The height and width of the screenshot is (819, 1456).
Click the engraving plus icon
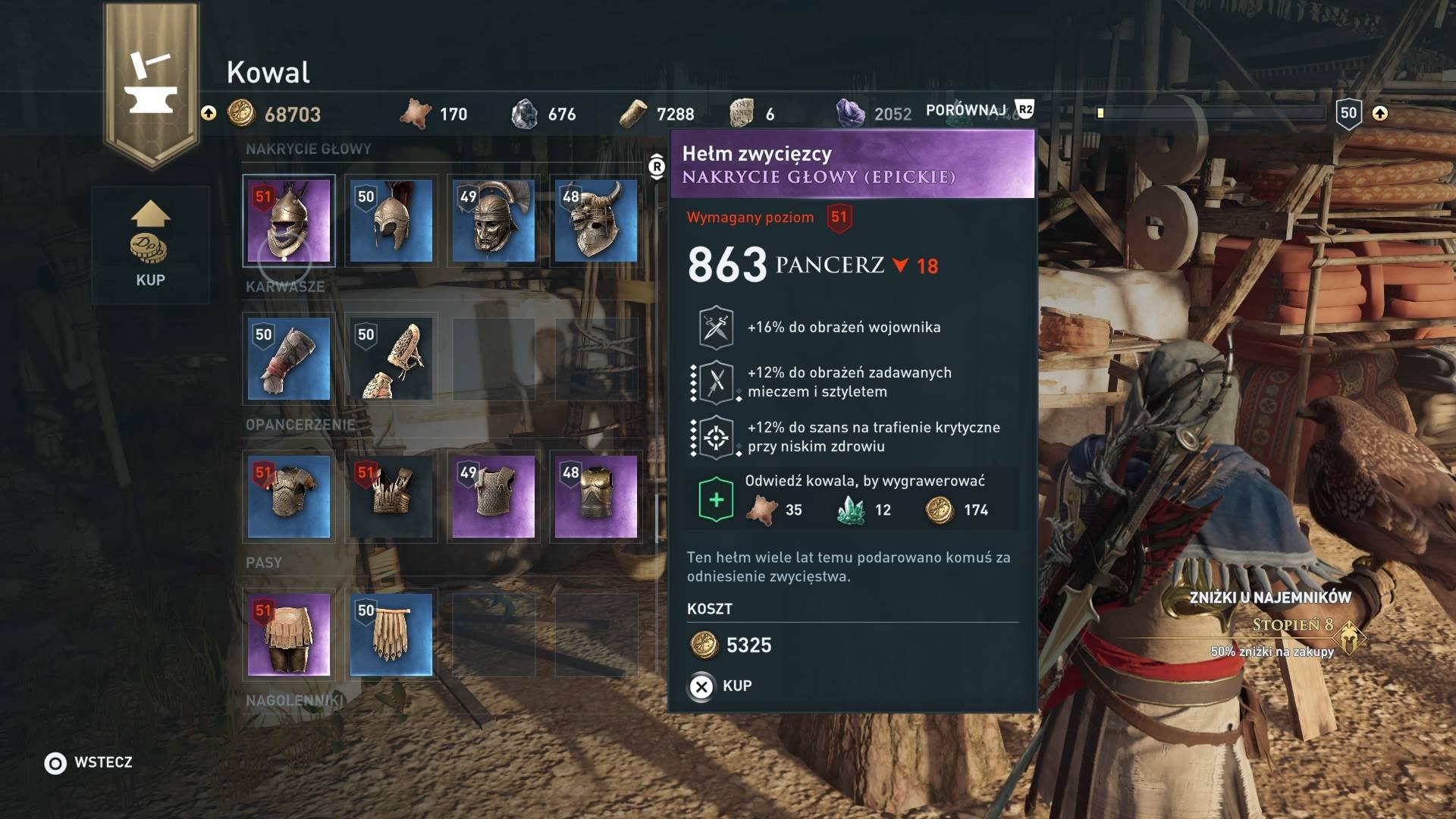coord(716,500)
